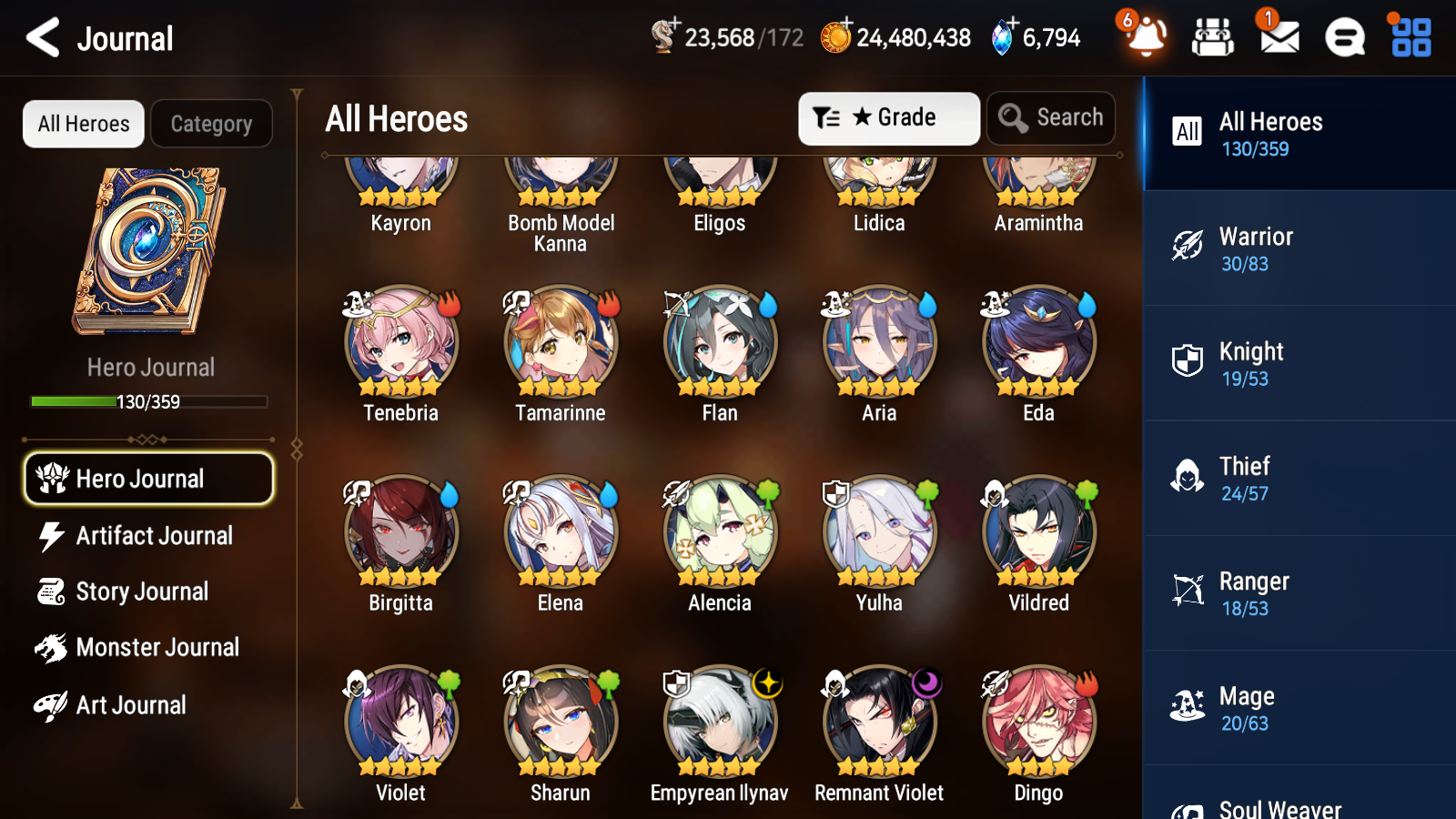The image size is (1456, 819).
Task: Open the inventory chest icon
Action: click(x=1213, y=37)
